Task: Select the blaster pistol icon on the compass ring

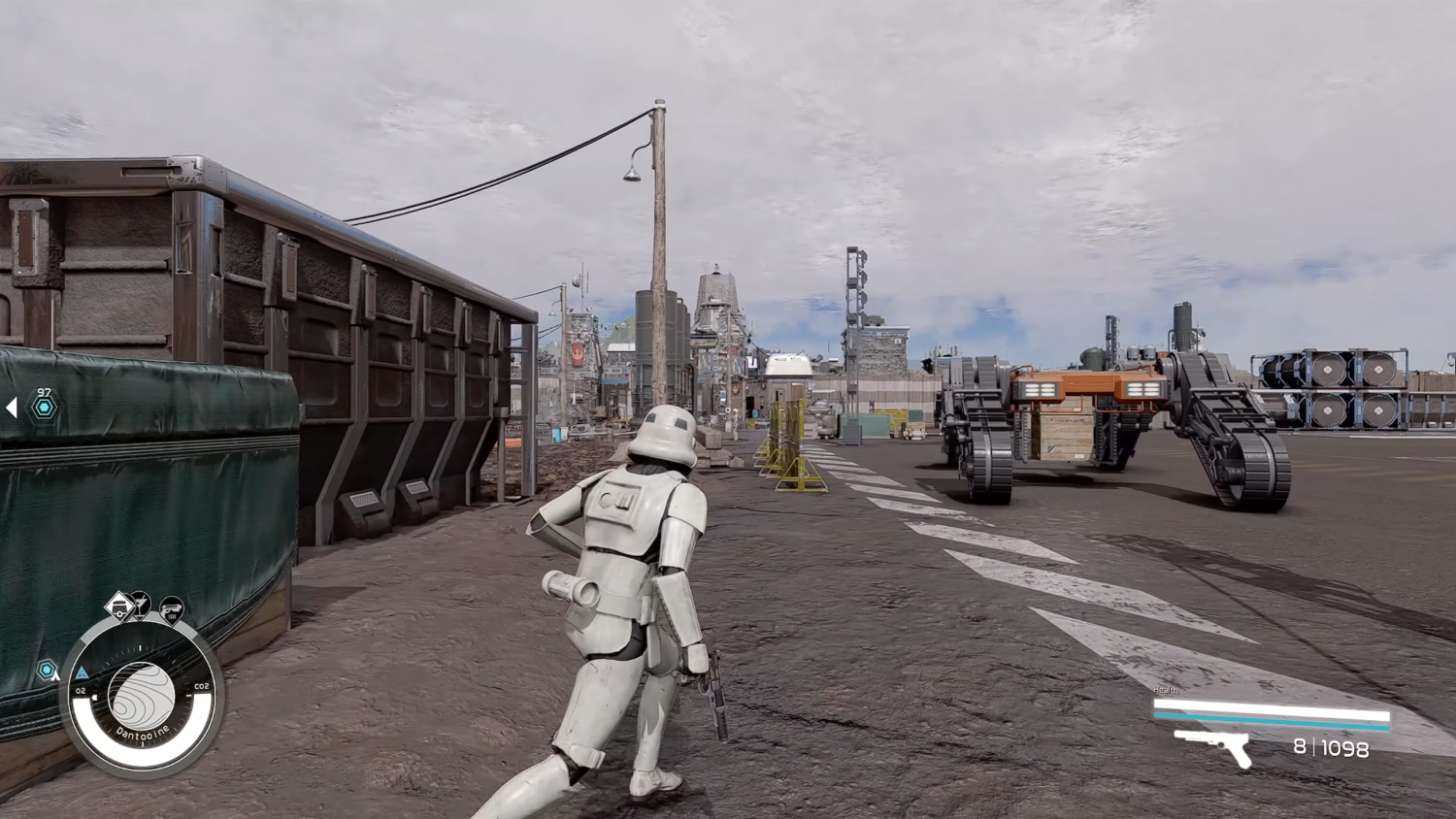Action: (x=172, y=609)
